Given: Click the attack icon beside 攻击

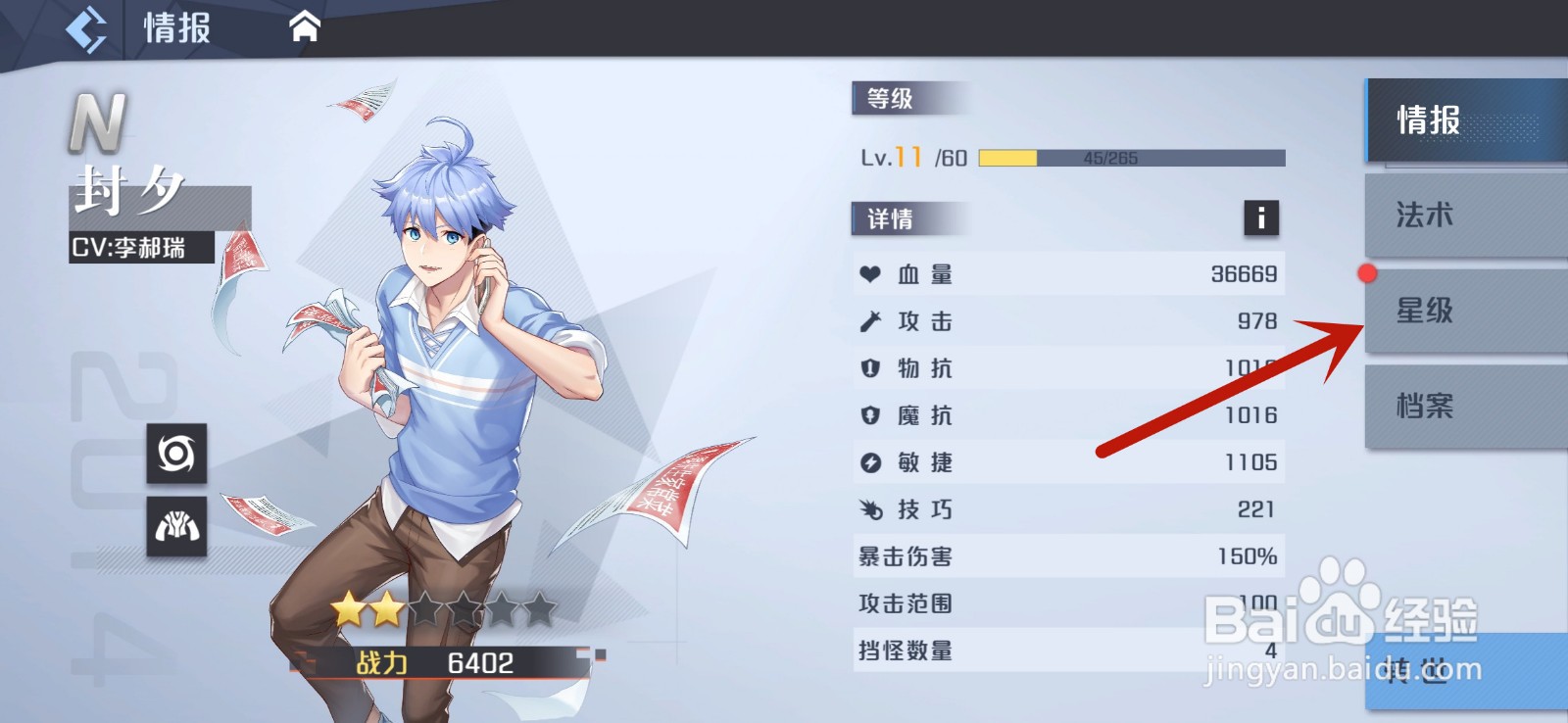Looking at the screenshot, I should tap(870, 322).
